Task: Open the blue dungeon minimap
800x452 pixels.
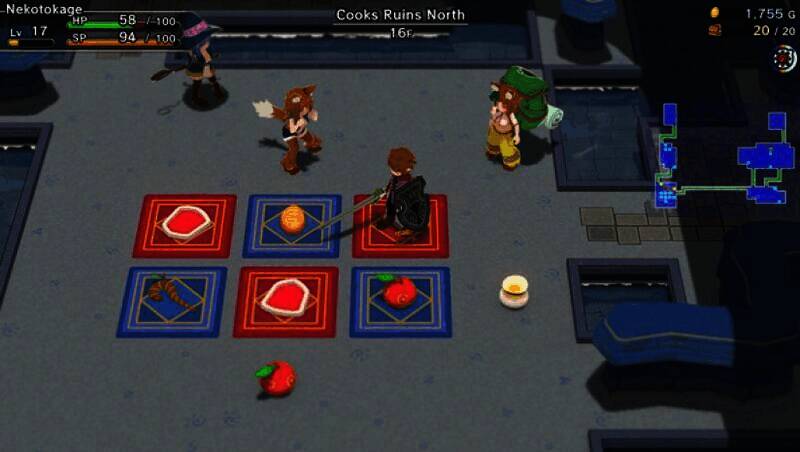Action: coord(724,160)
